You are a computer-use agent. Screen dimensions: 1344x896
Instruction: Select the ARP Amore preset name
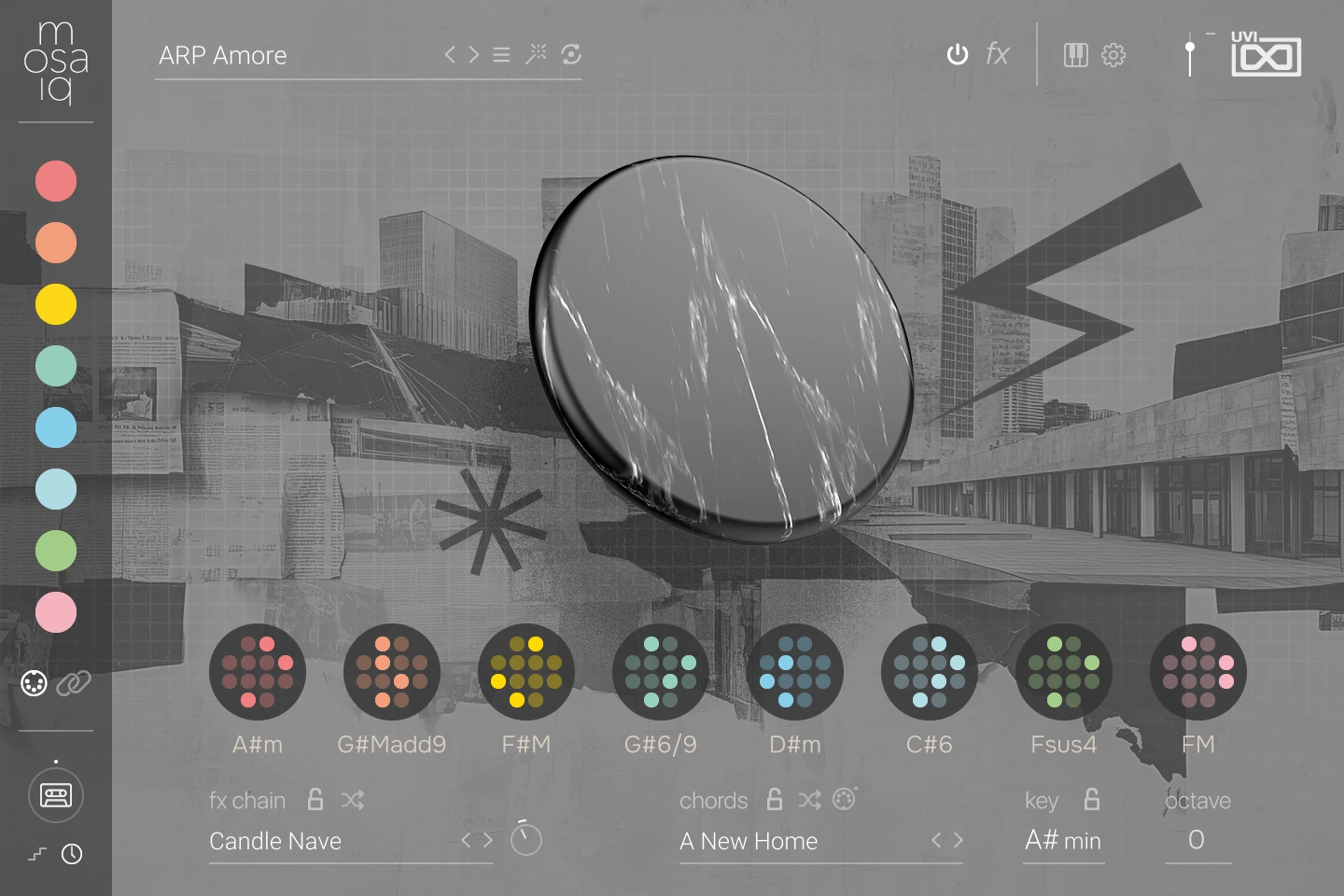click(223, 56)
